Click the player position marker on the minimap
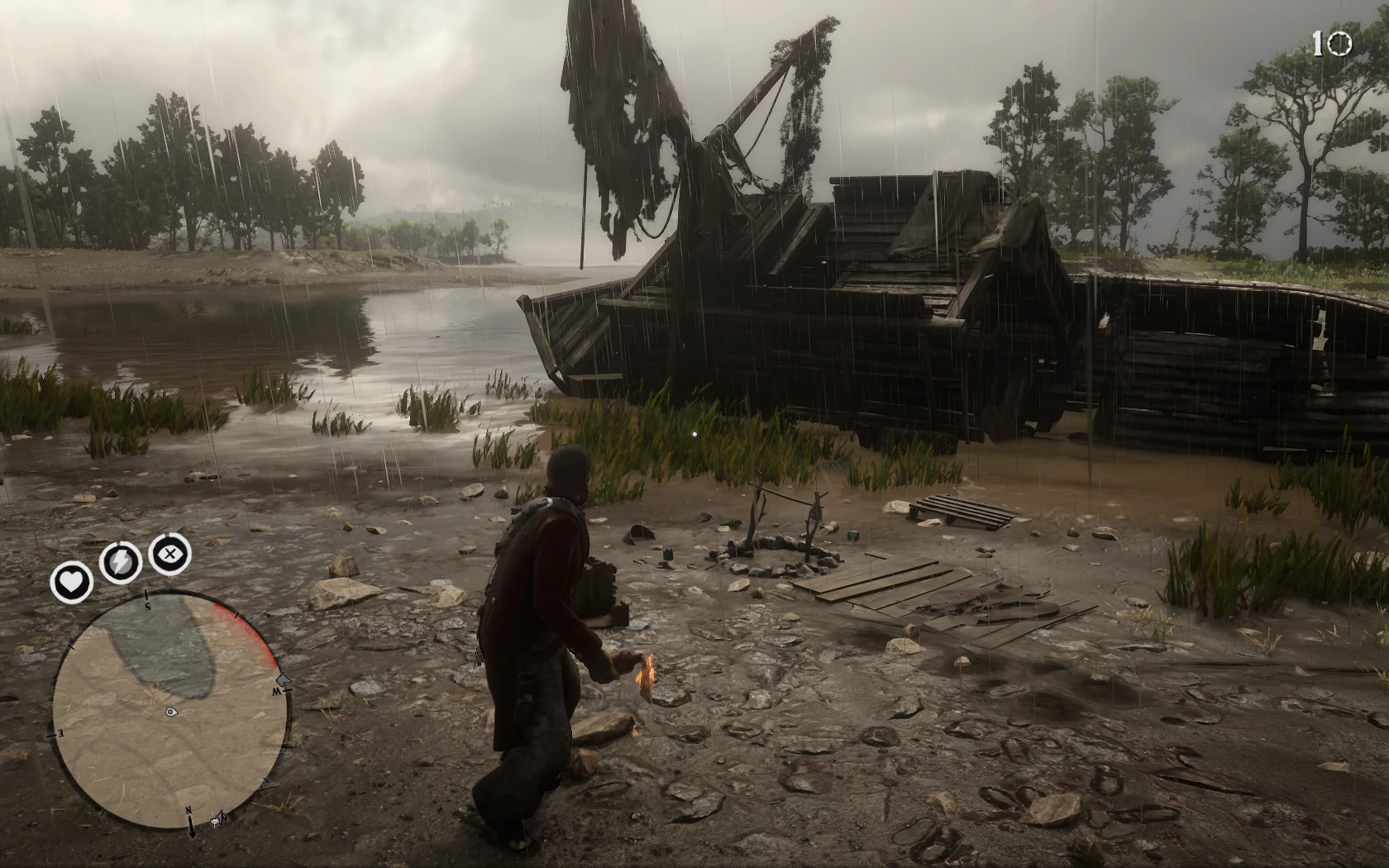This screenshot has height=868, width=1389. (170, 712)
